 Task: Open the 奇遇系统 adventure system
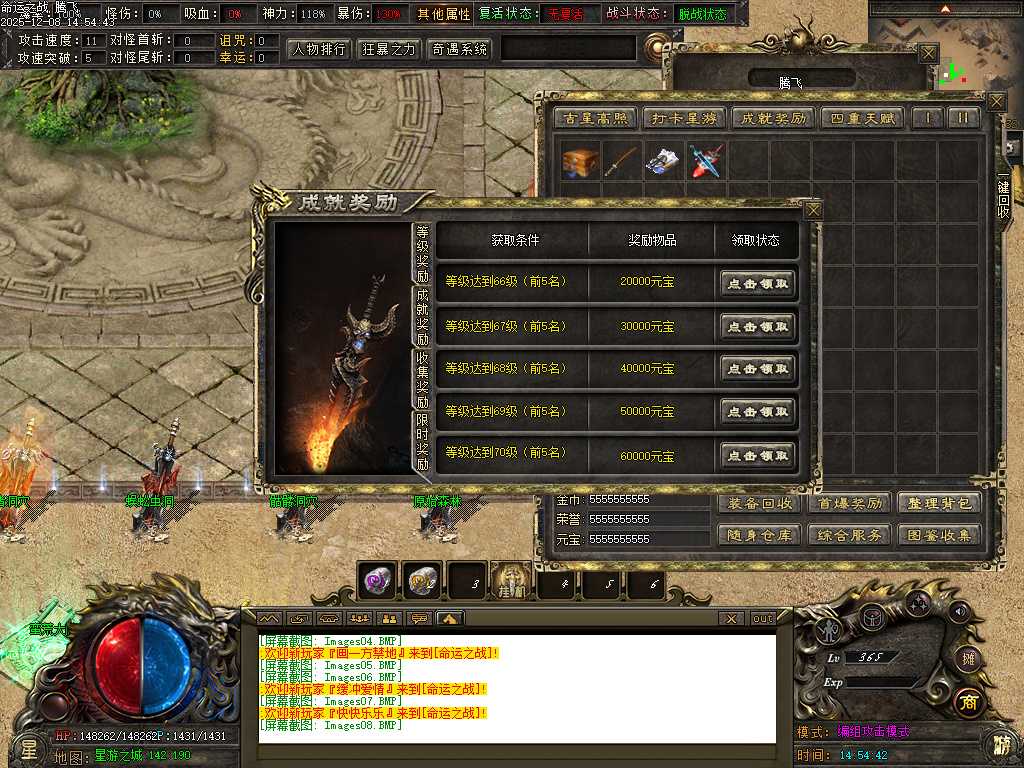point(459,49)
